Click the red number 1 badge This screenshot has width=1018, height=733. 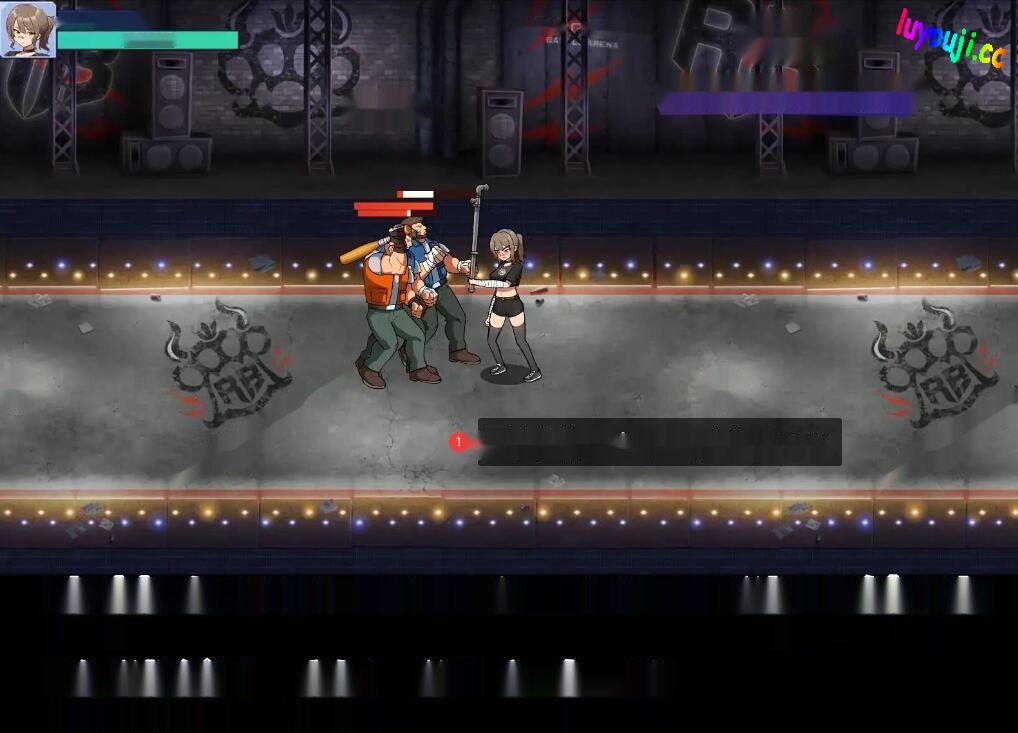(459, 442)
